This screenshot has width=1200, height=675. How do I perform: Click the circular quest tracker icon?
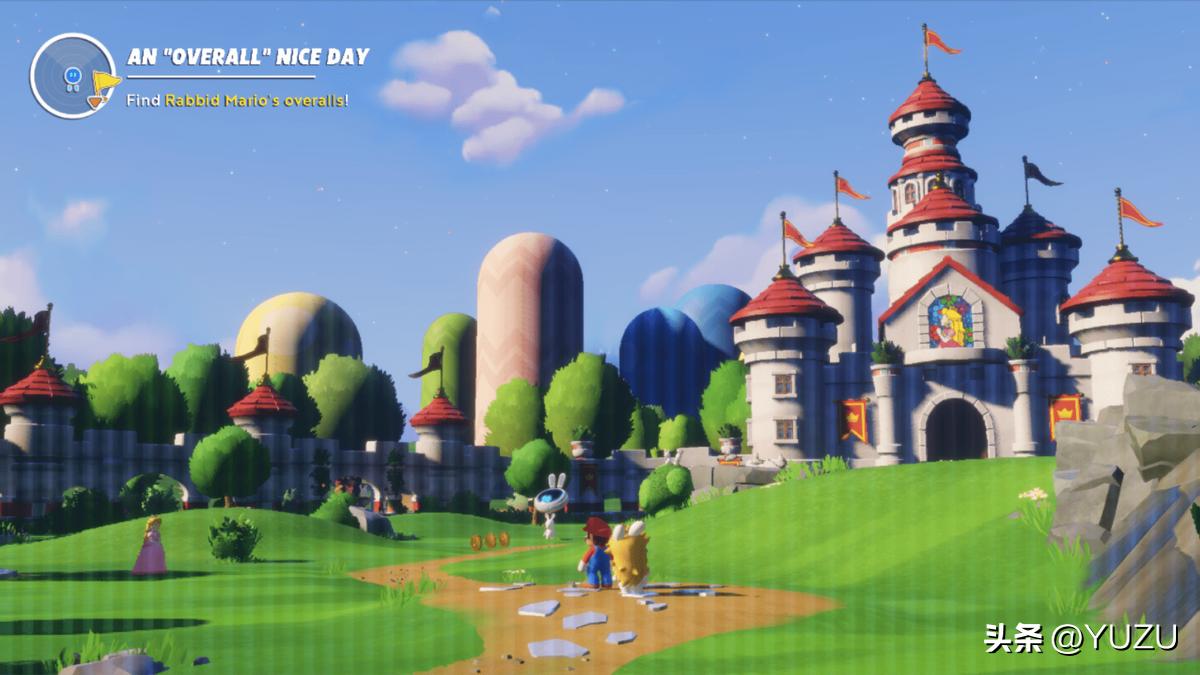point(73,76)
